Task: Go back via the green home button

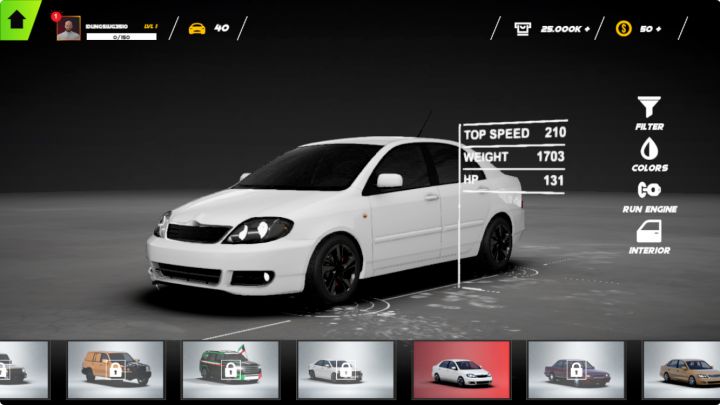Action: 16,19
